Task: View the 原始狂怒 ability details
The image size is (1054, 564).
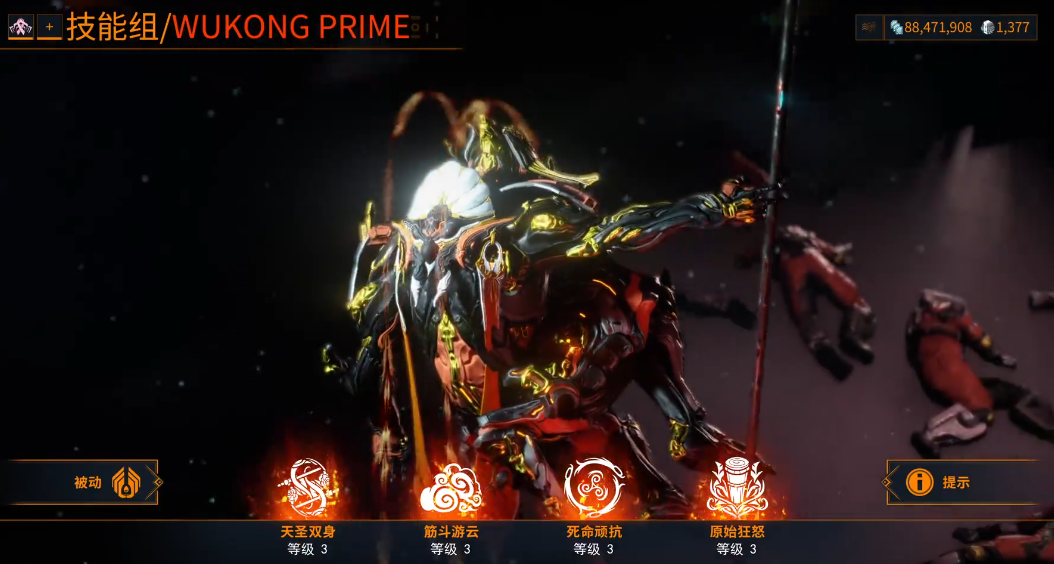Action: click(x=737, y=487)
